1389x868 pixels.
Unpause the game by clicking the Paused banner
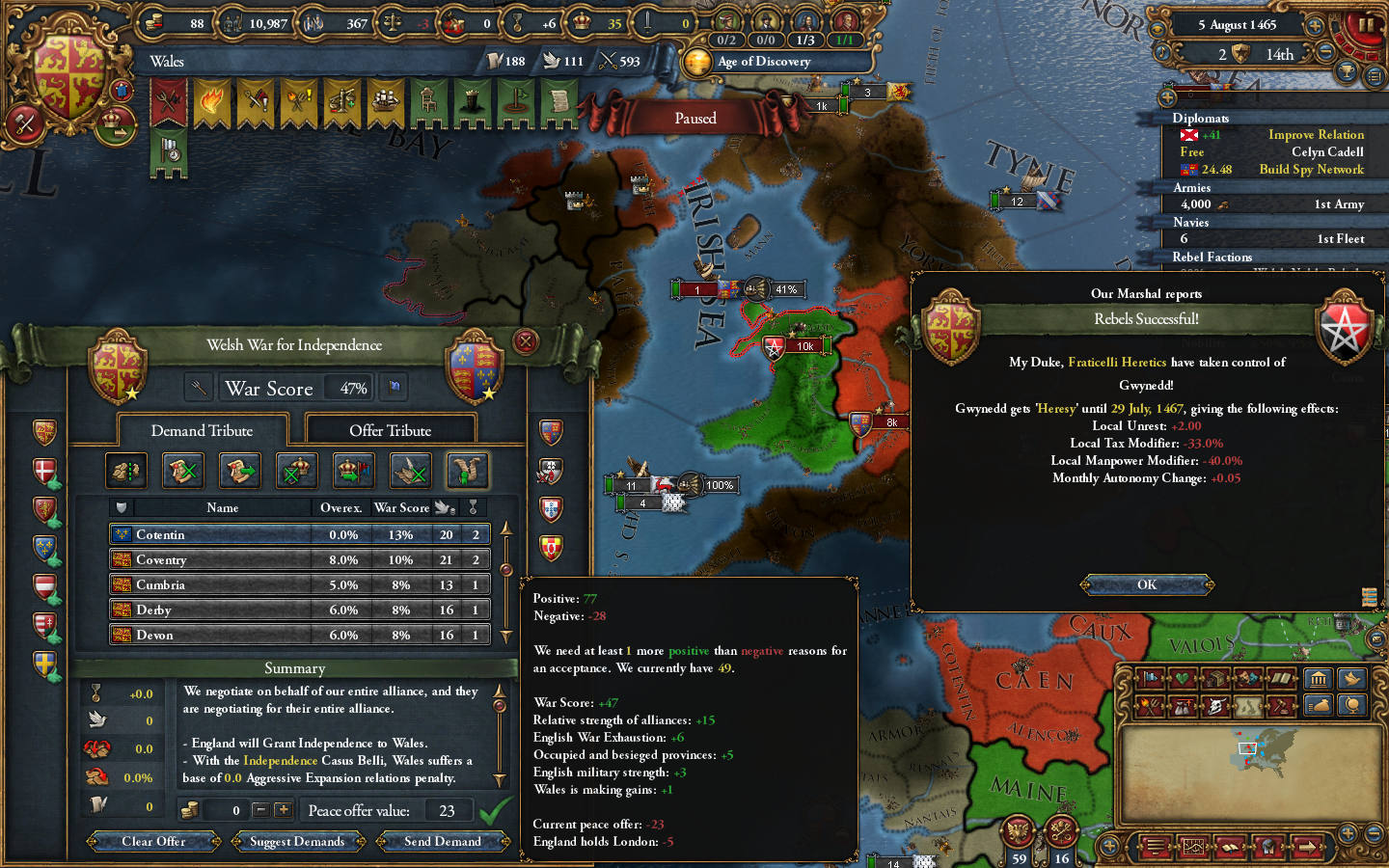point(696,118)
